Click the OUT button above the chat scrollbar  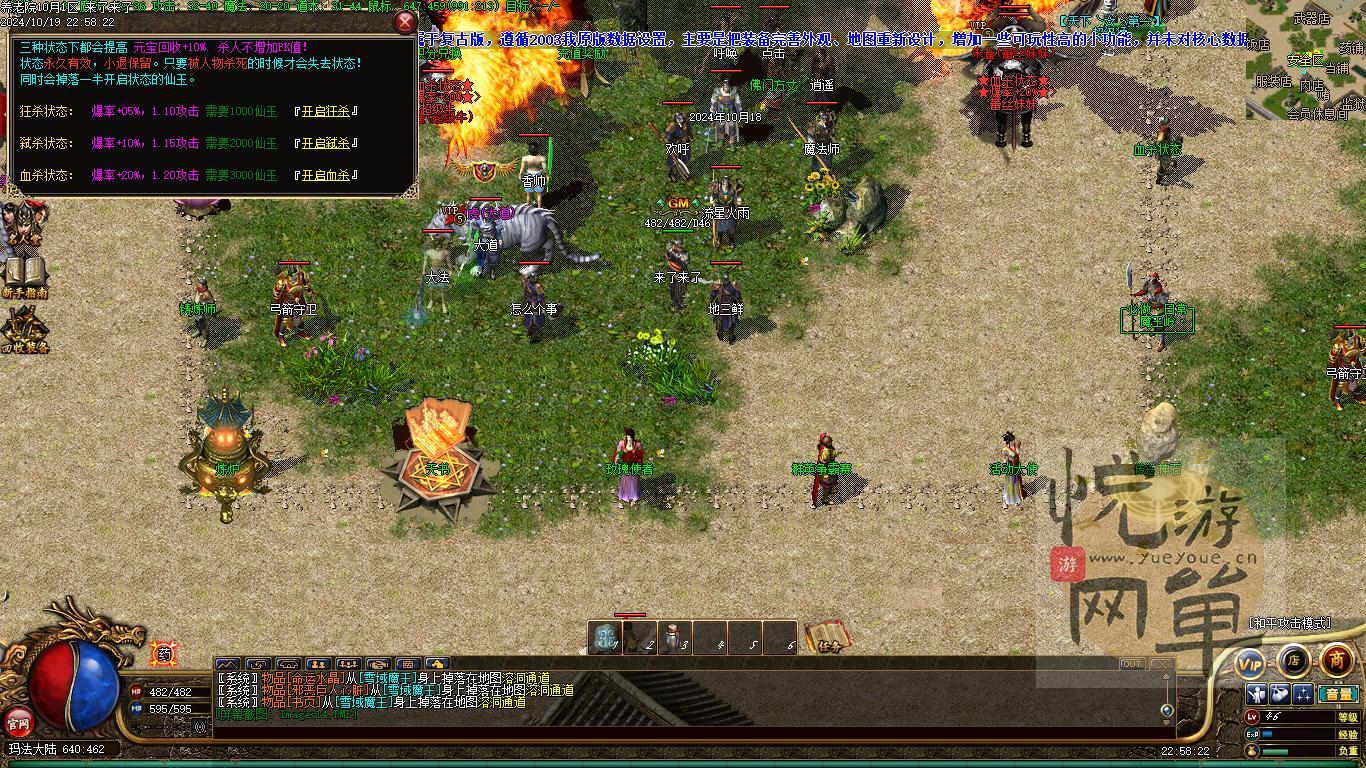[x=1132, y=664]
